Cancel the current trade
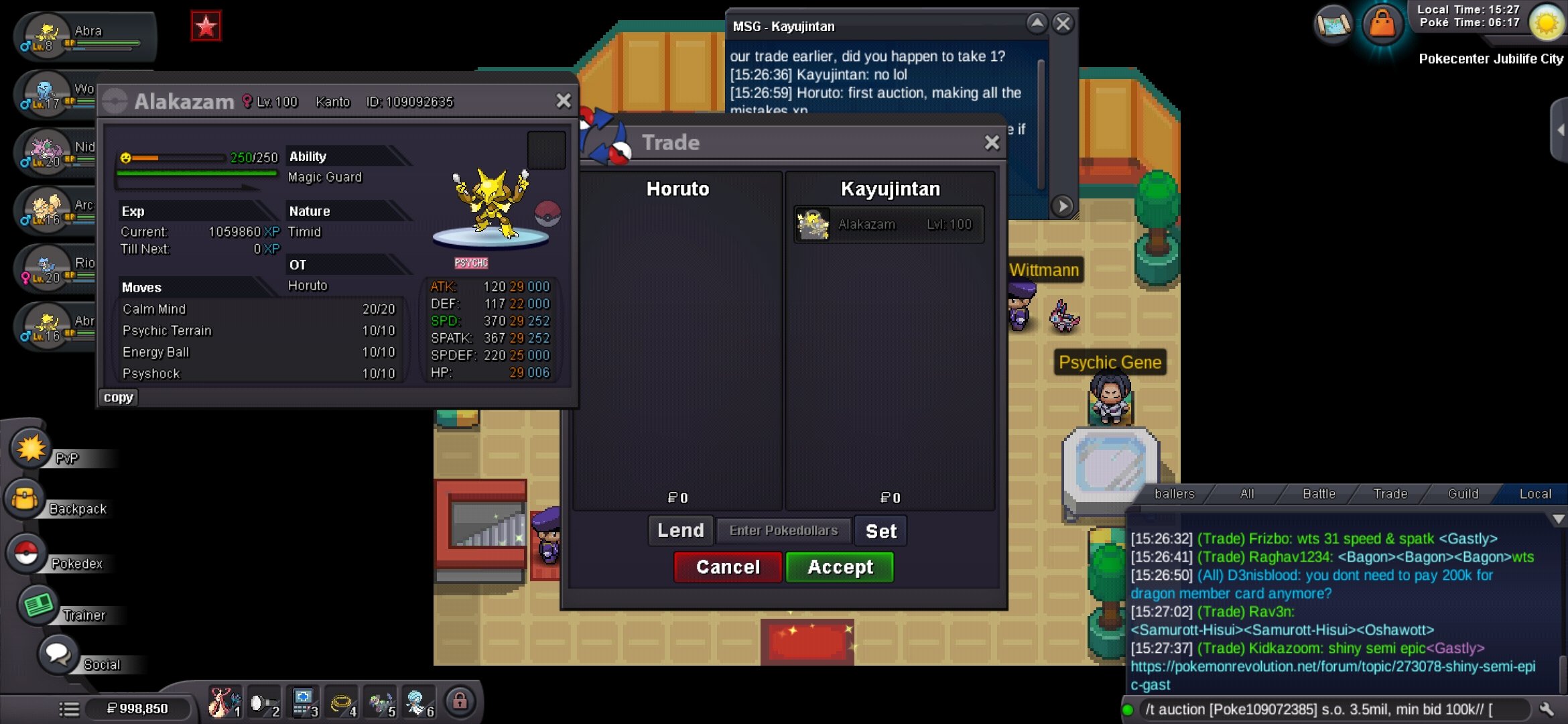The height and width of the screenshot is (724, 1568). pos(728,567)
